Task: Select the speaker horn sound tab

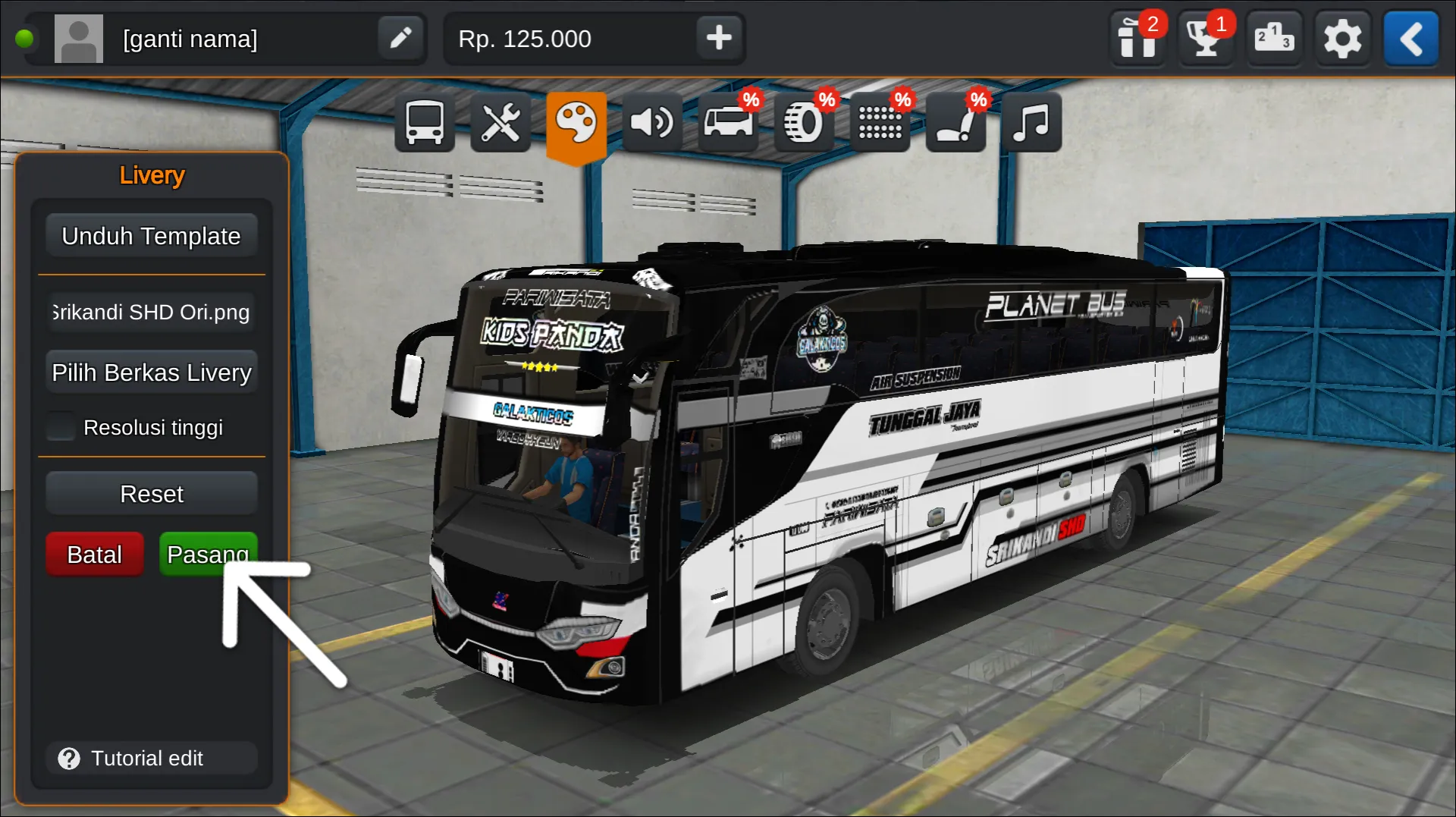Action: [x=651, y=122]
